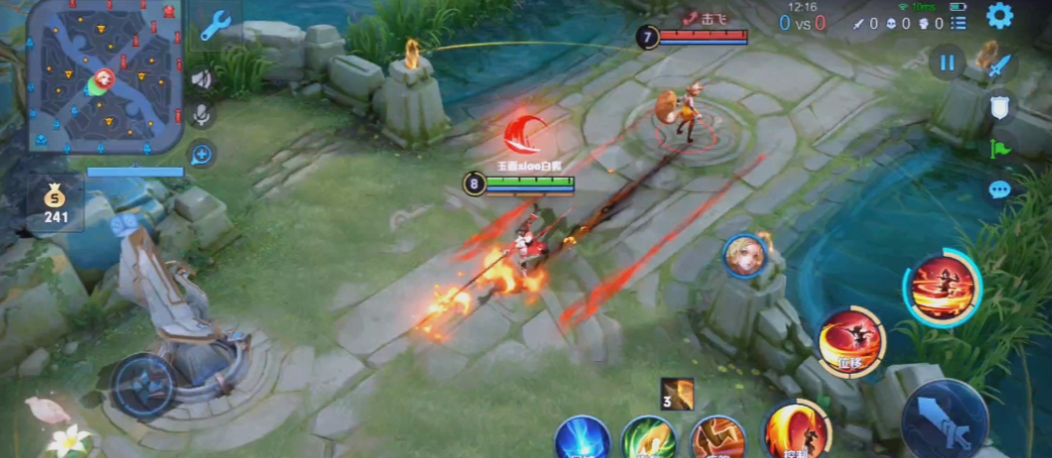Toggle the speaker sound icon
The image size is (1052, 458).
(203, 79)
